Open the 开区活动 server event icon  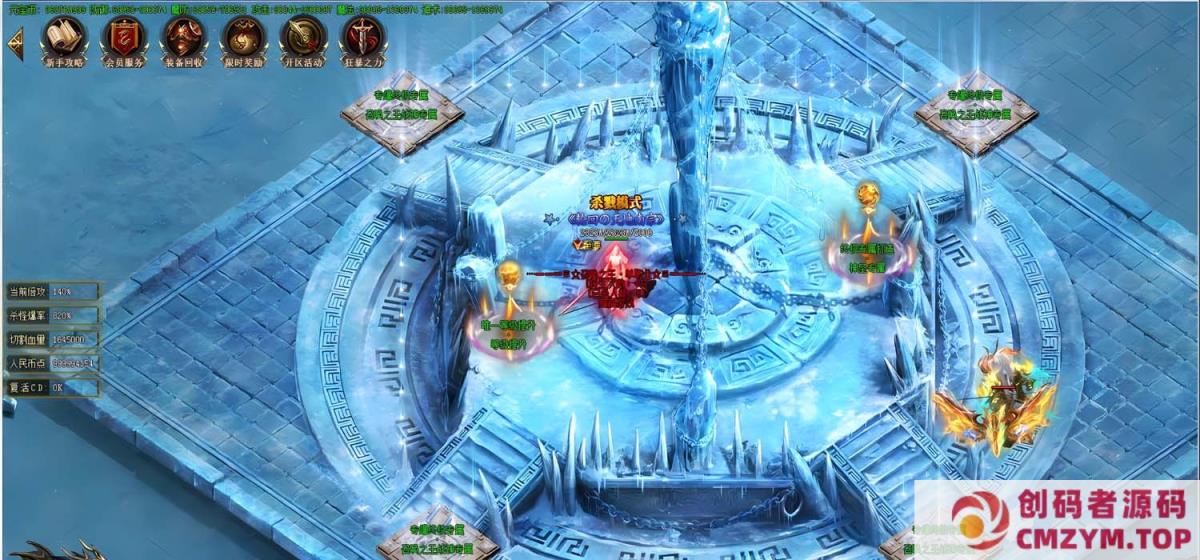tap(303, 38)
